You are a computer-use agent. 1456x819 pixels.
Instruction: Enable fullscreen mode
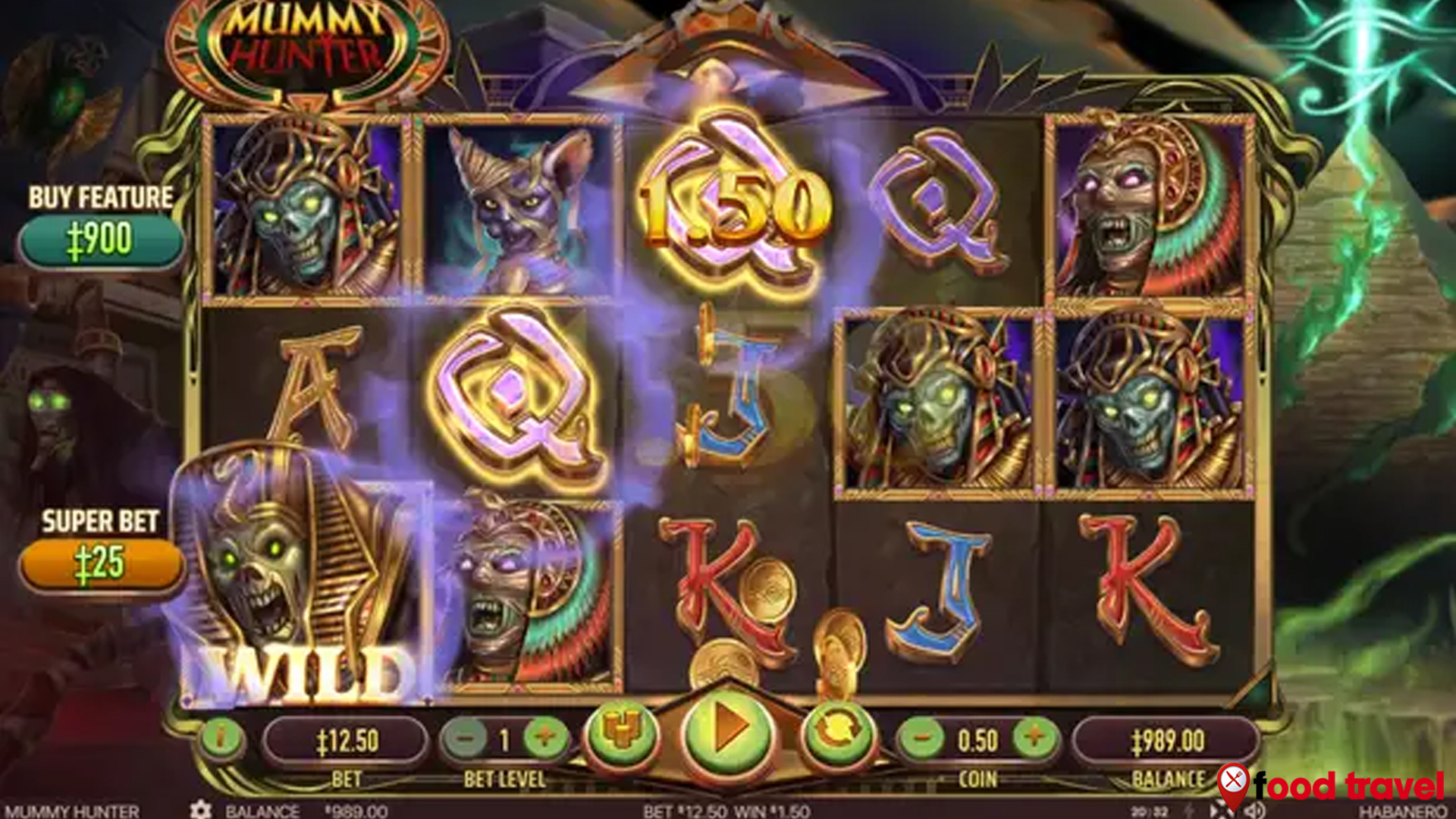(1217, 810)
